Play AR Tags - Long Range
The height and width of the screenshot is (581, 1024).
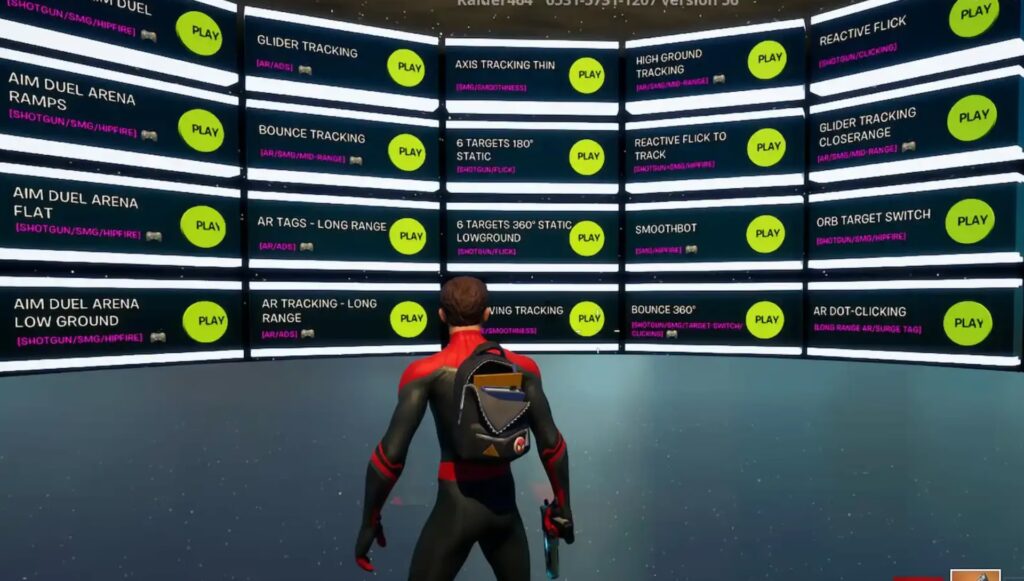[x=408, y=236]
